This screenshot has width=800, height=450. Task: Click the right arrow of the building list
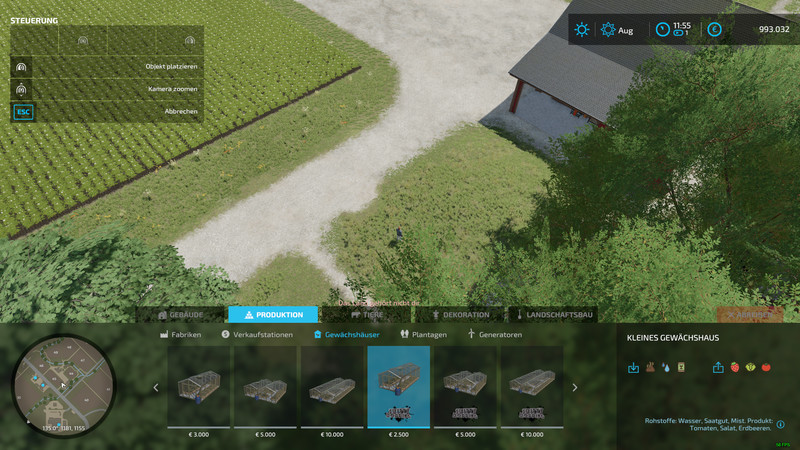[574, 388]
